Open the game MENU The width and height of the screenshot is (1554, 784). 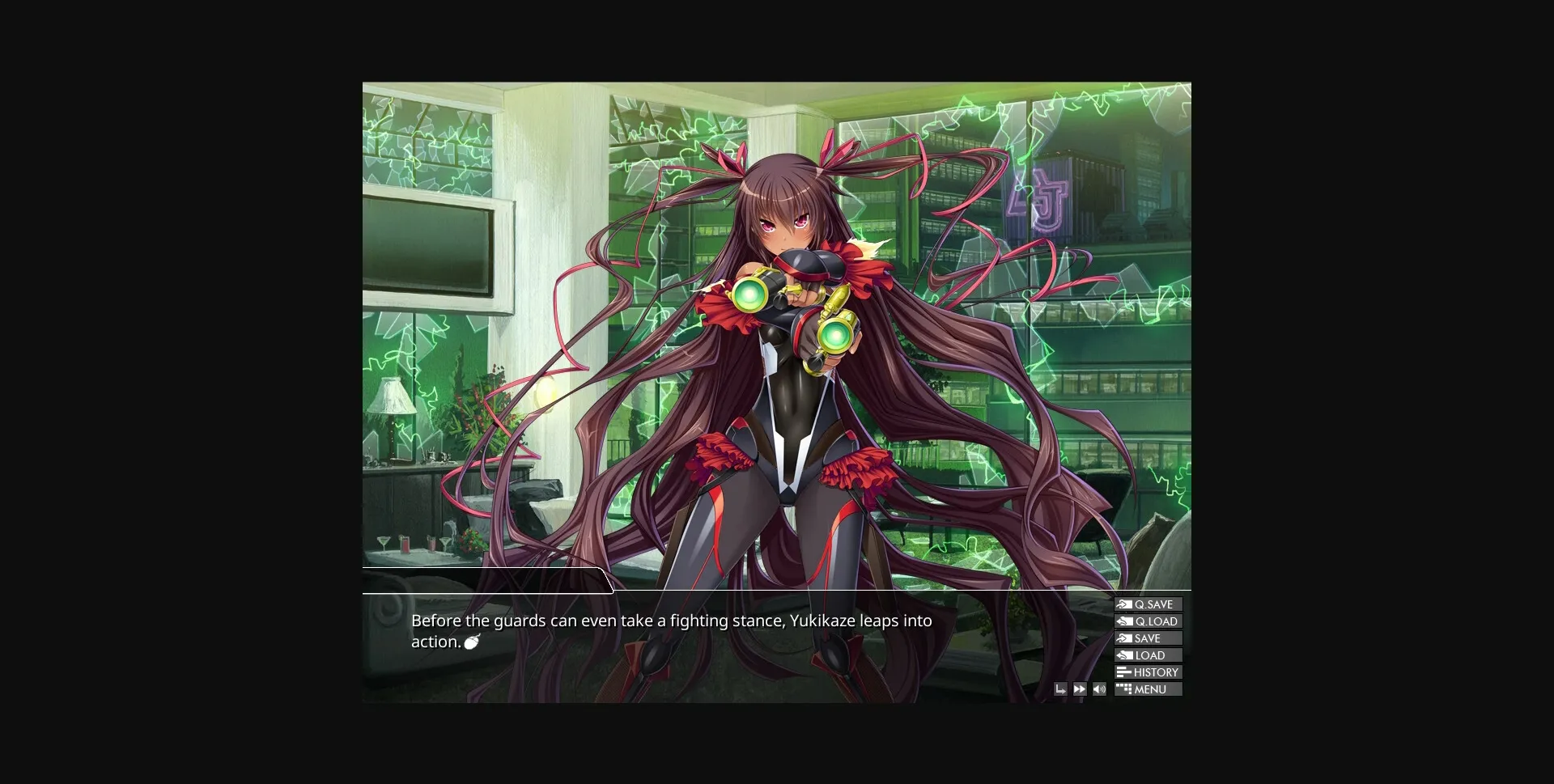coord(1149,689)
